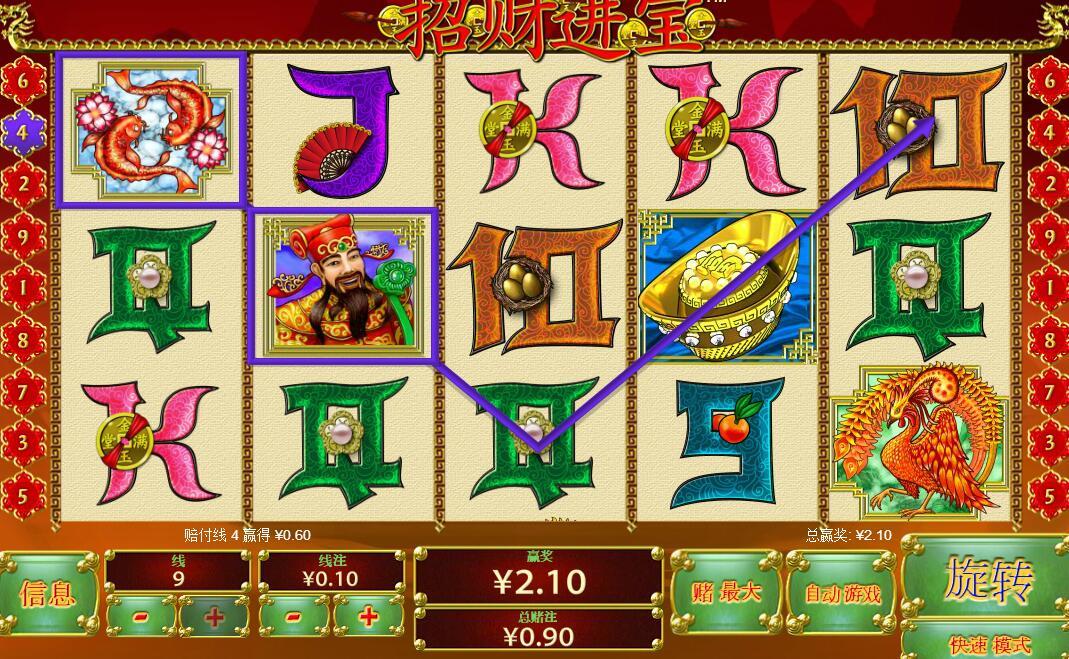
Task: Open the 信息 info paytable
Action: 48,594
